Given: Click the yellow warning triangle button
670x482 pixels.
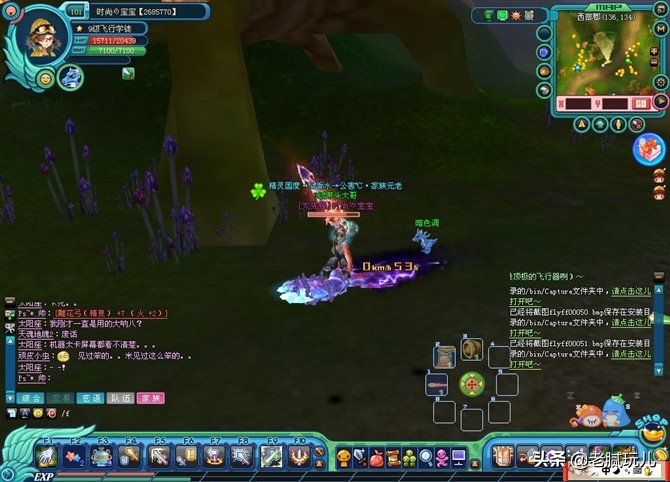Looking at the screenshot, I should 581,125.
